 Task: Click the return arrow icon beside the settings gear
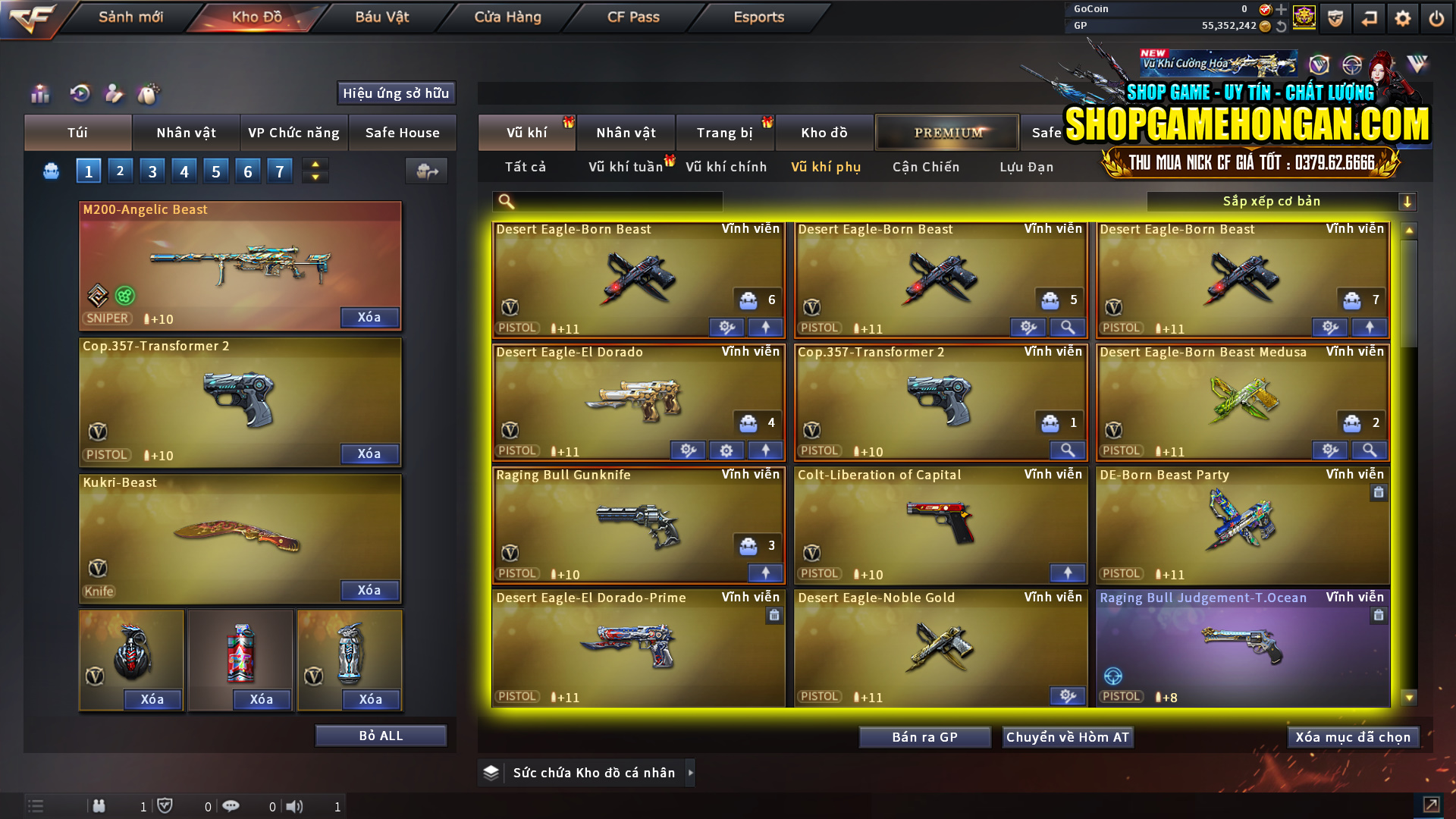(x=1369, y=17)
